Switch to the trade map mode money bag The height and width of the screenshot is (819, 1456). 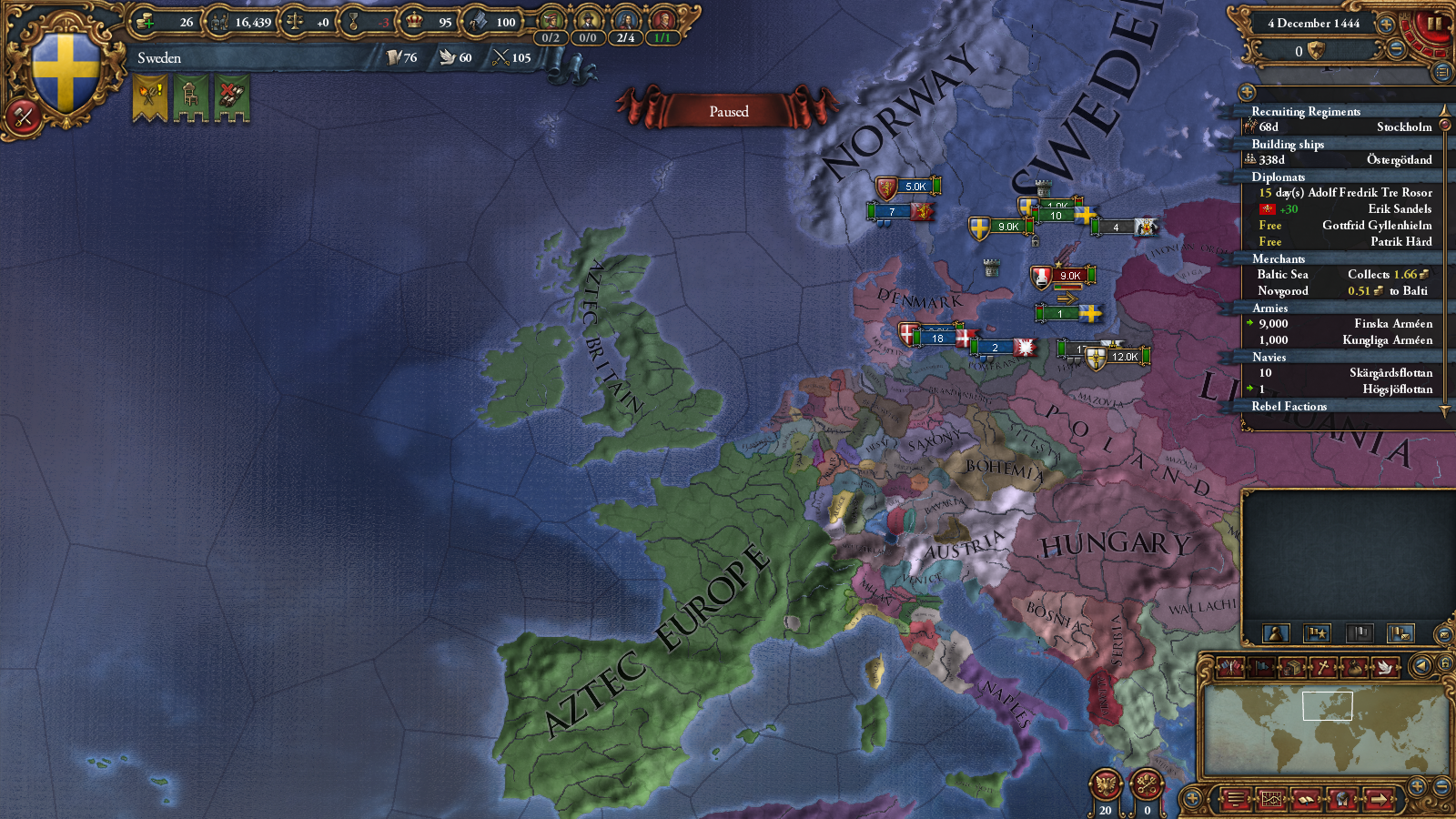coord(1354,667)
